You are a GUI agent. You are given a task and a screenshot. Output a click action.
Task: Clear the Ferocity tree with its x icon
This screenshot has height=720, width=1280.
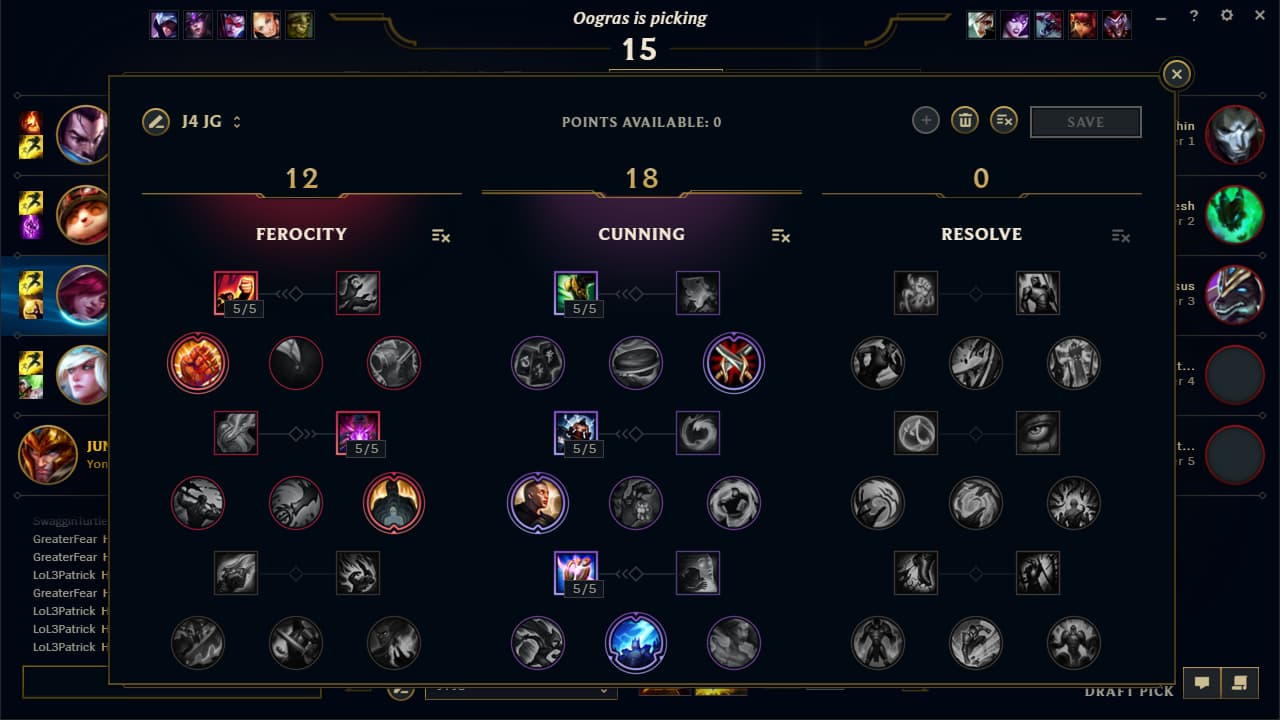(x=441, y=237)
